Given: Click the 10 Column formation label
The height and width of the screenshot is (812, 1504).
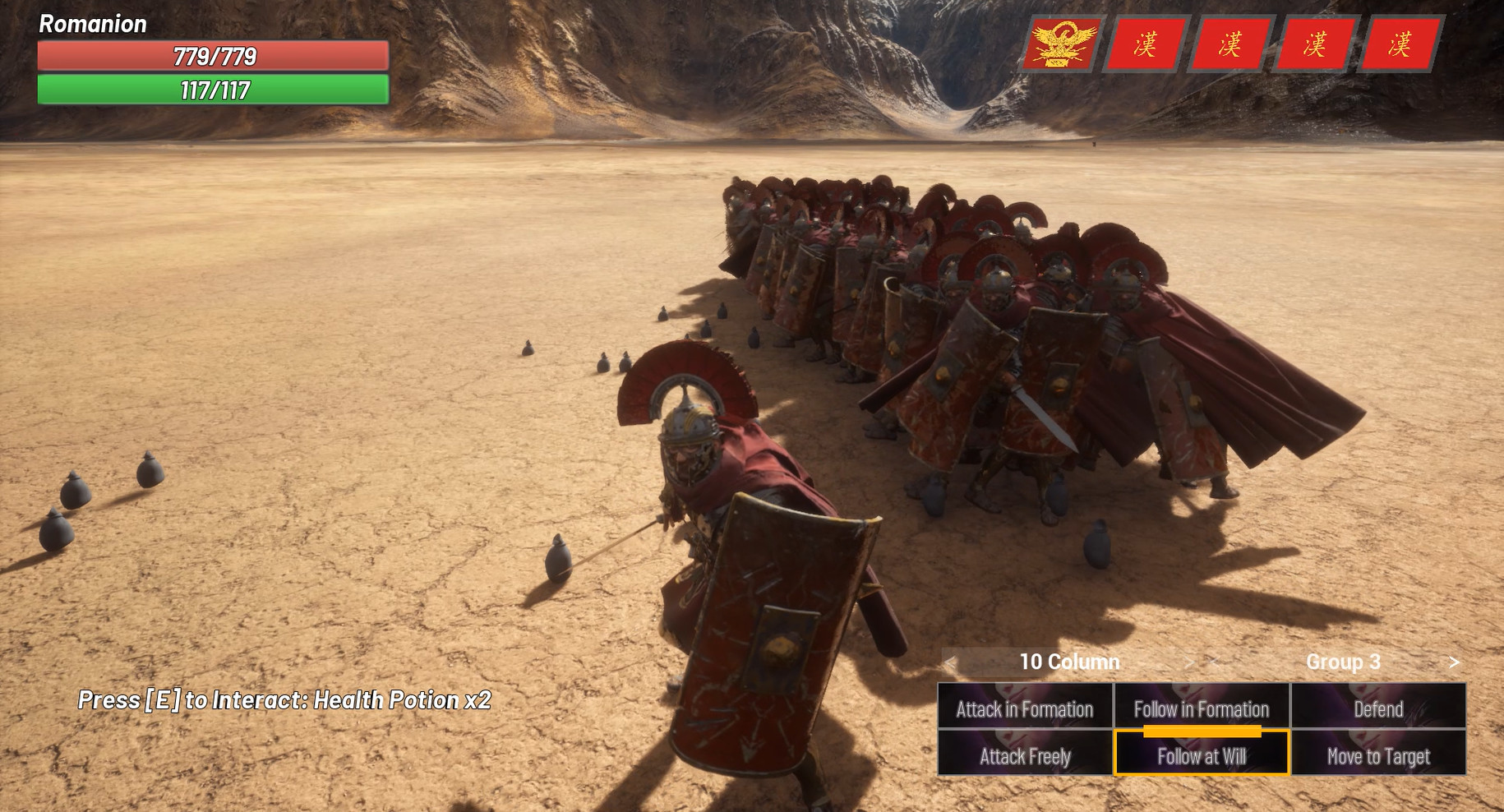Looking at the screenshot, I should [x=1069, y=661].
